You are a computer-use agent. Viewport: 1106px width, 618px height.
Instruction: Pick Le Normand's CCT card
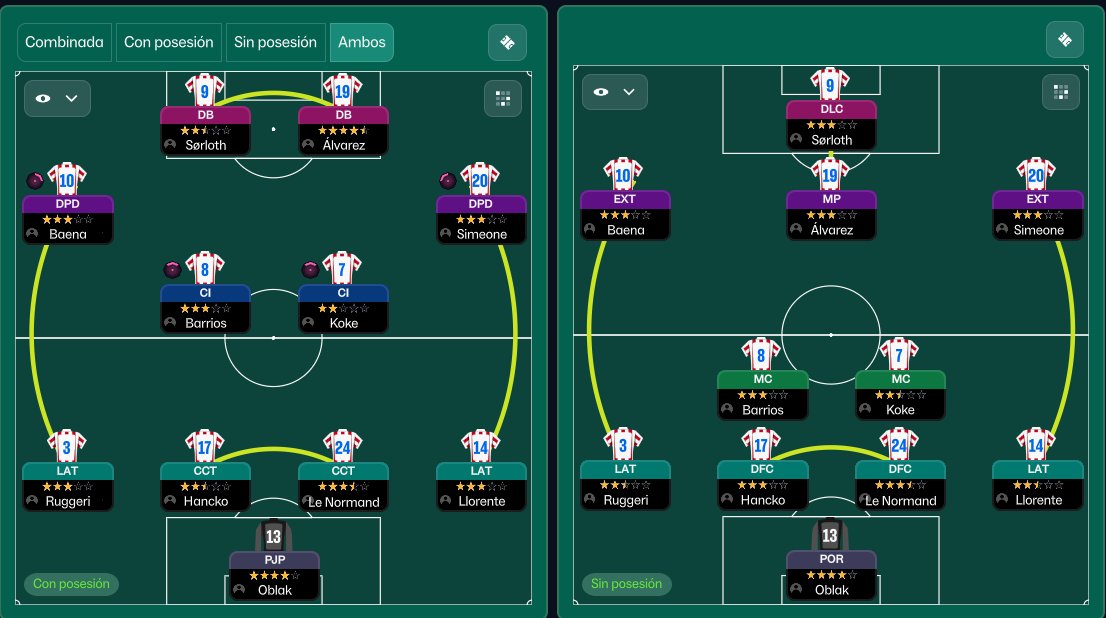pos(343,487)
